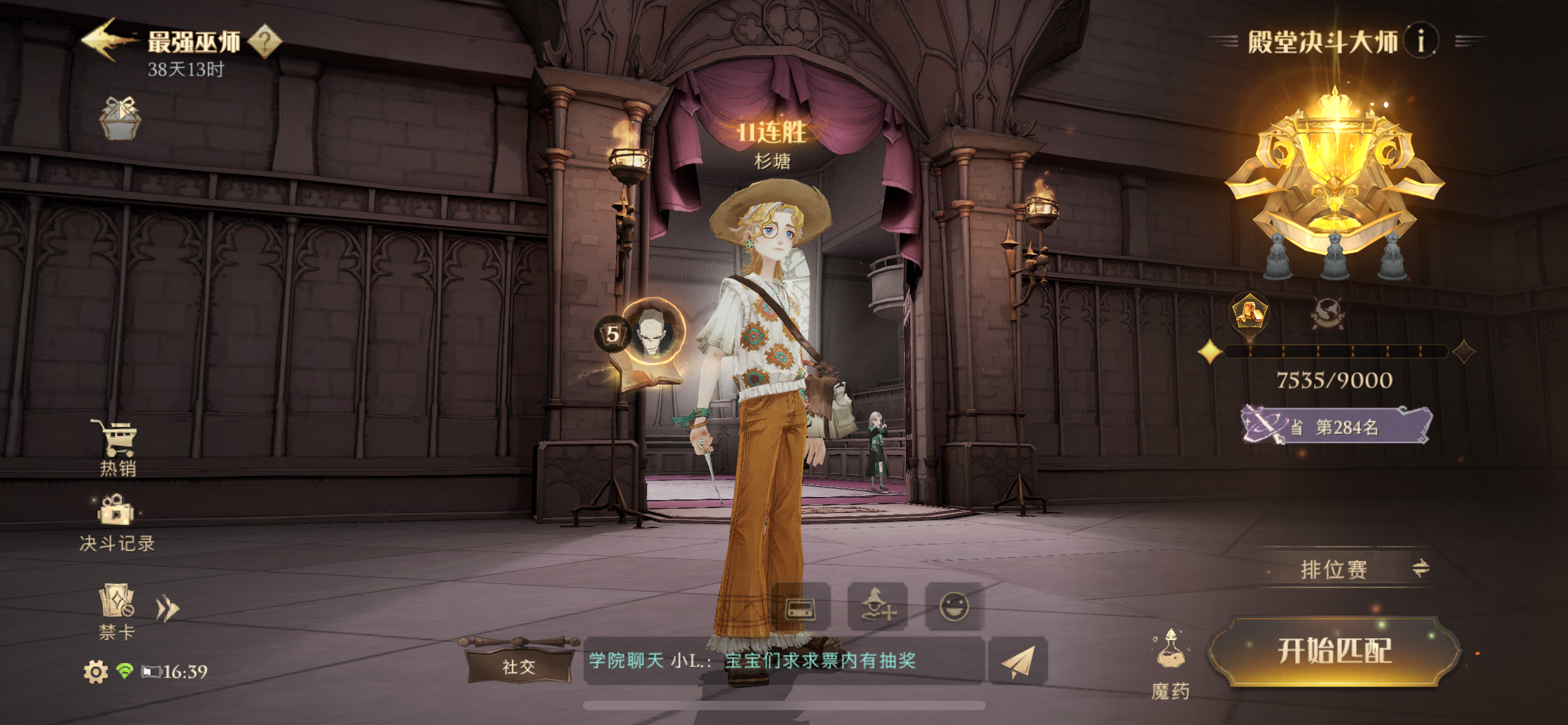The image size is (1568, 725).
Task: Tap the info icon beside 殿堂决斗大师
Action: coord(1421,42)
